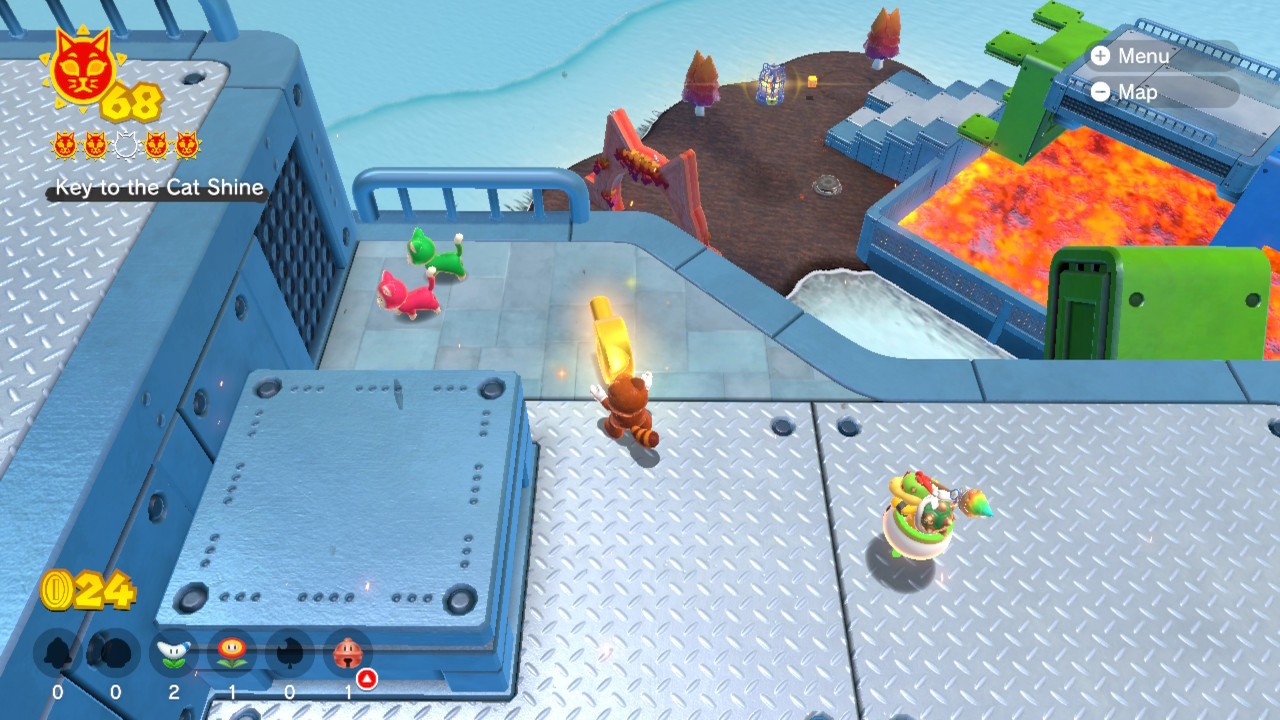Screen dimensions: 1280x720
Task: Choose the Fire Flower from reserves
Action: pyautogui.click(x=231, y=654)
